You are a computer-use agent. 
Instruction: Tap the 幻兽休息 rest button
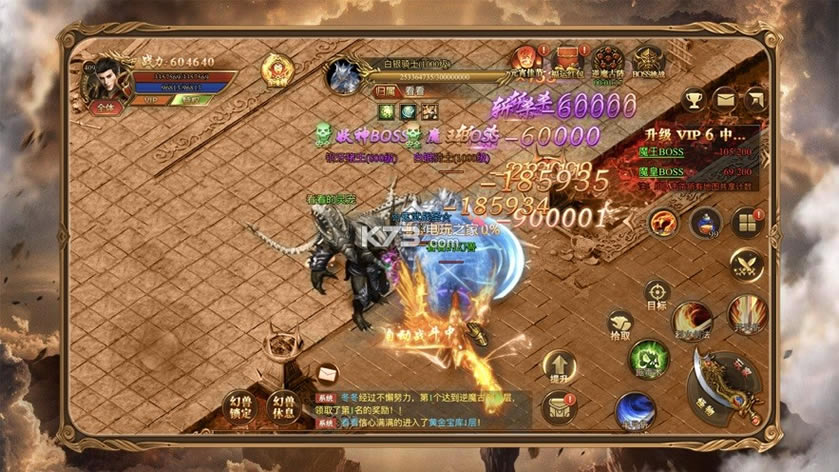point(284,406)
